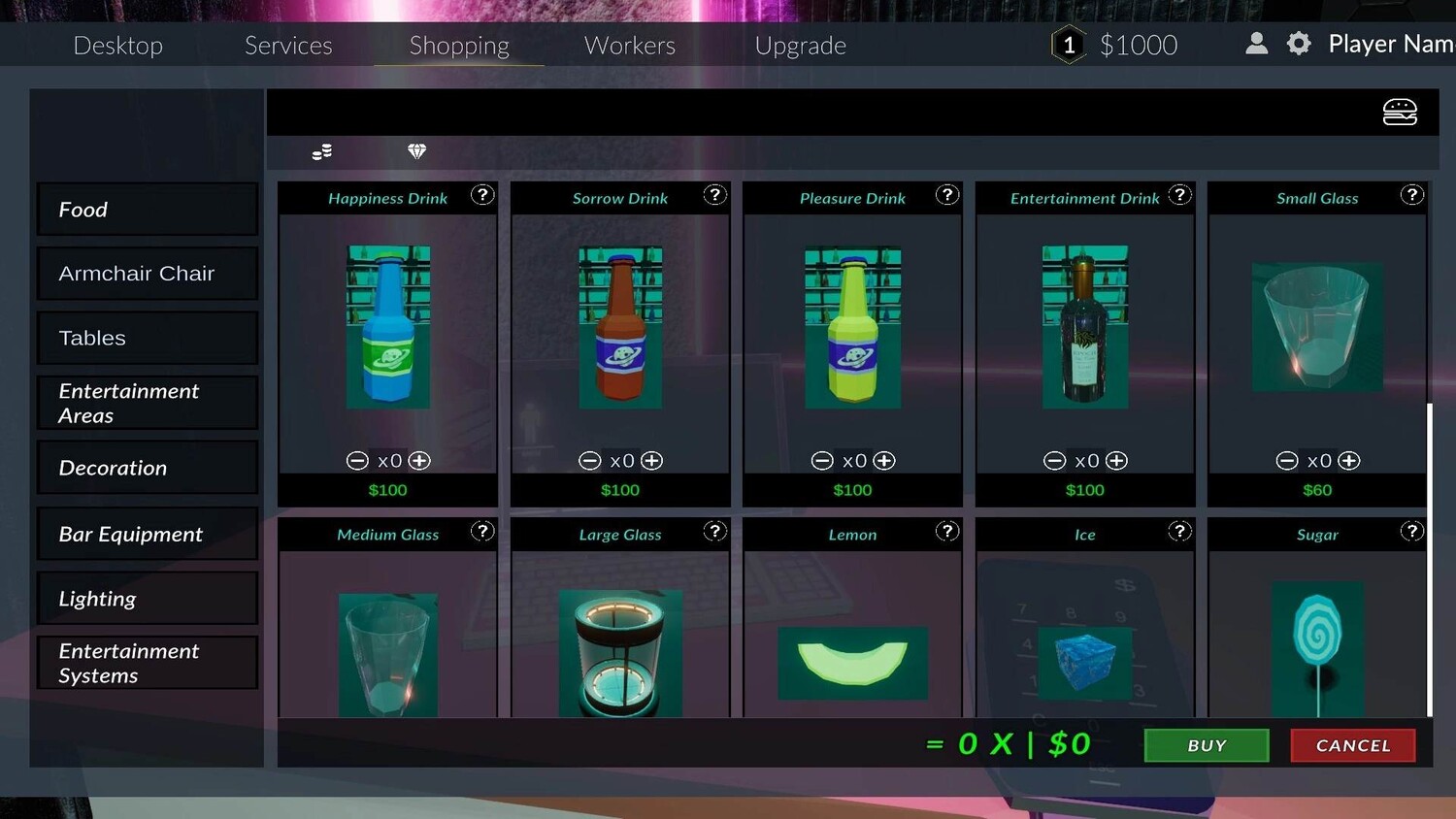
Task: Browse the Lighting category
Action: point(147,599)
